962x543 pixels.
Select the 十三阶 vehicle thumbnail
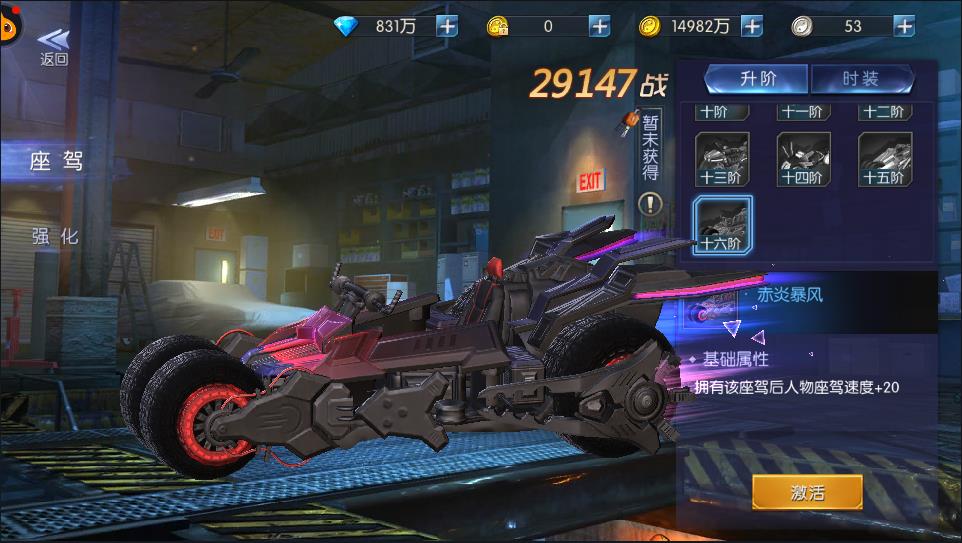tap(721, 159)
